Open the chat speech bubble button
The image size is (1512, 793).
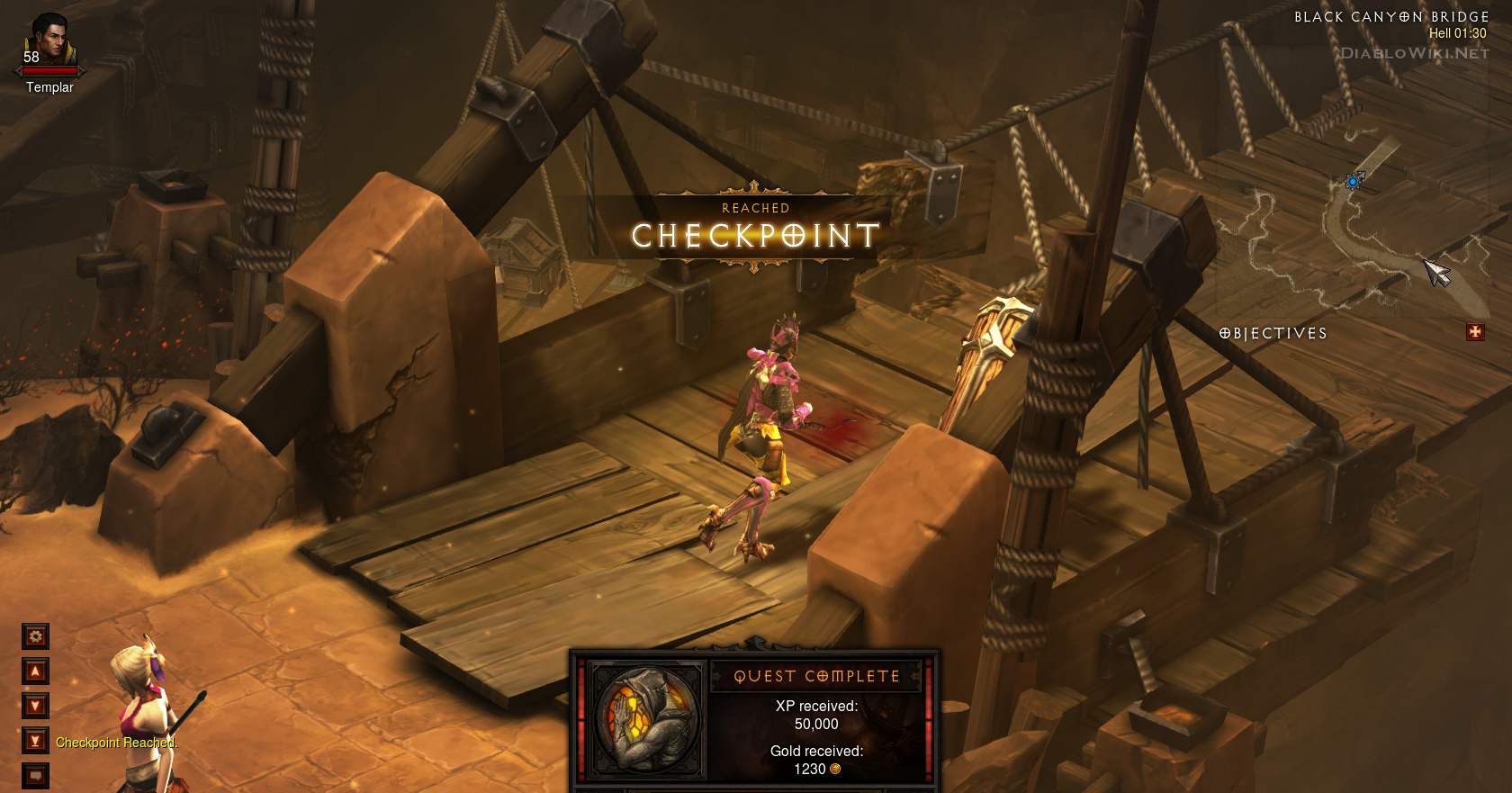pyautogui.click(x=36, y=774)
